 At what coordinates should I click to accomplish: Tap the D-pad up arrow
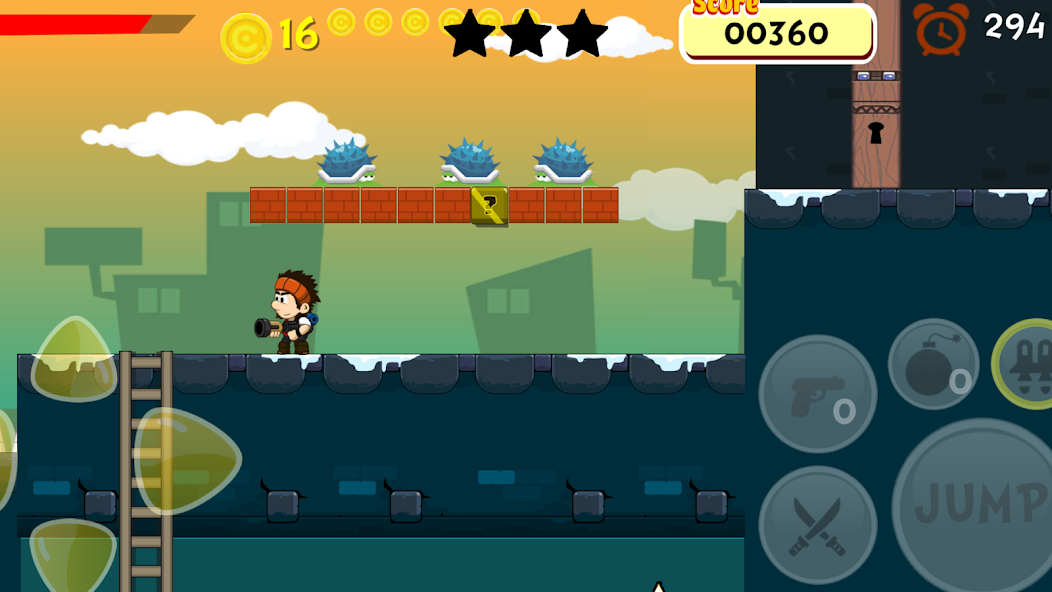74,360
